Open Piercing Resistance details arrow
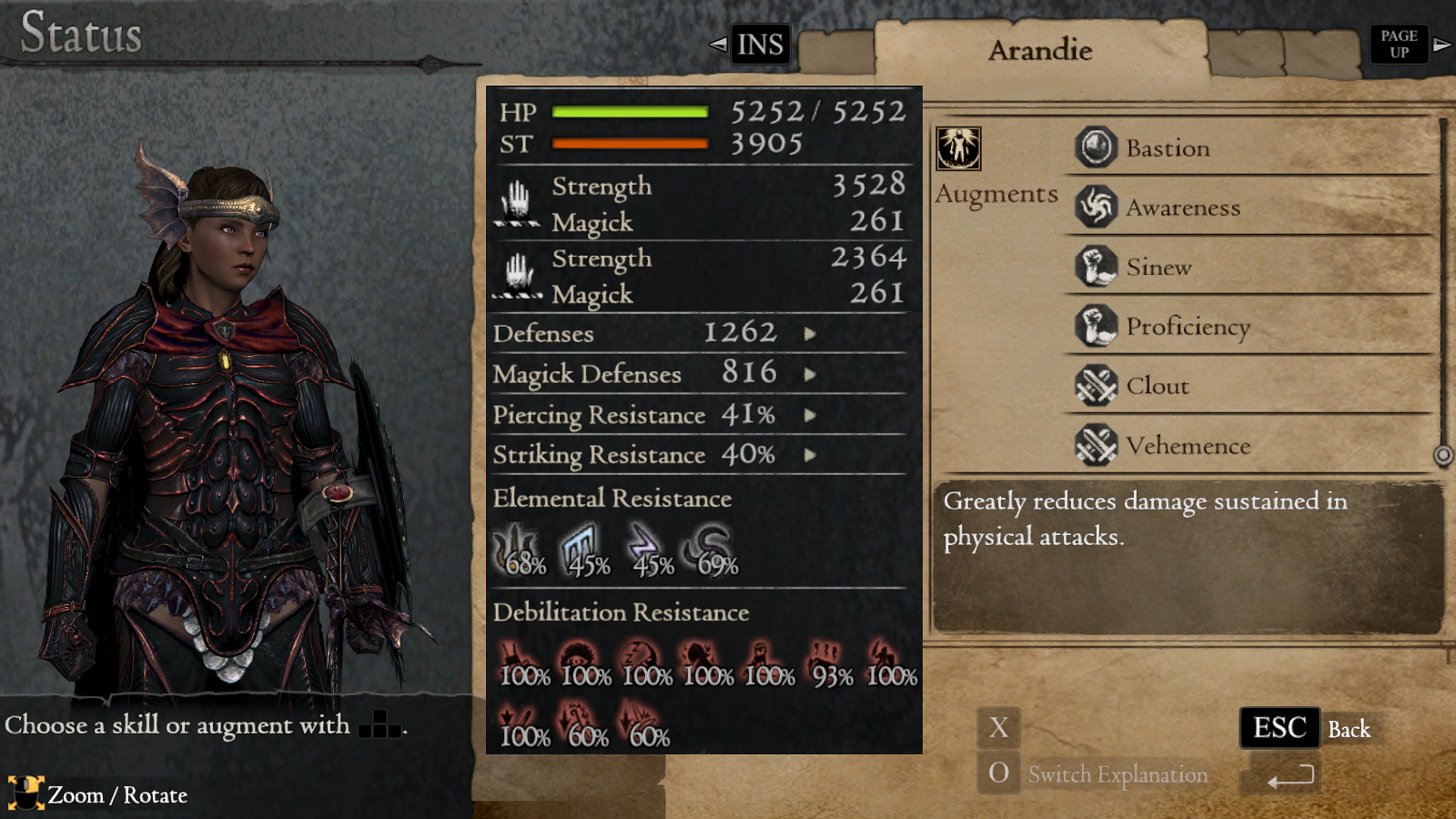This screenshot has height=819, width=1456. (811, 415)
